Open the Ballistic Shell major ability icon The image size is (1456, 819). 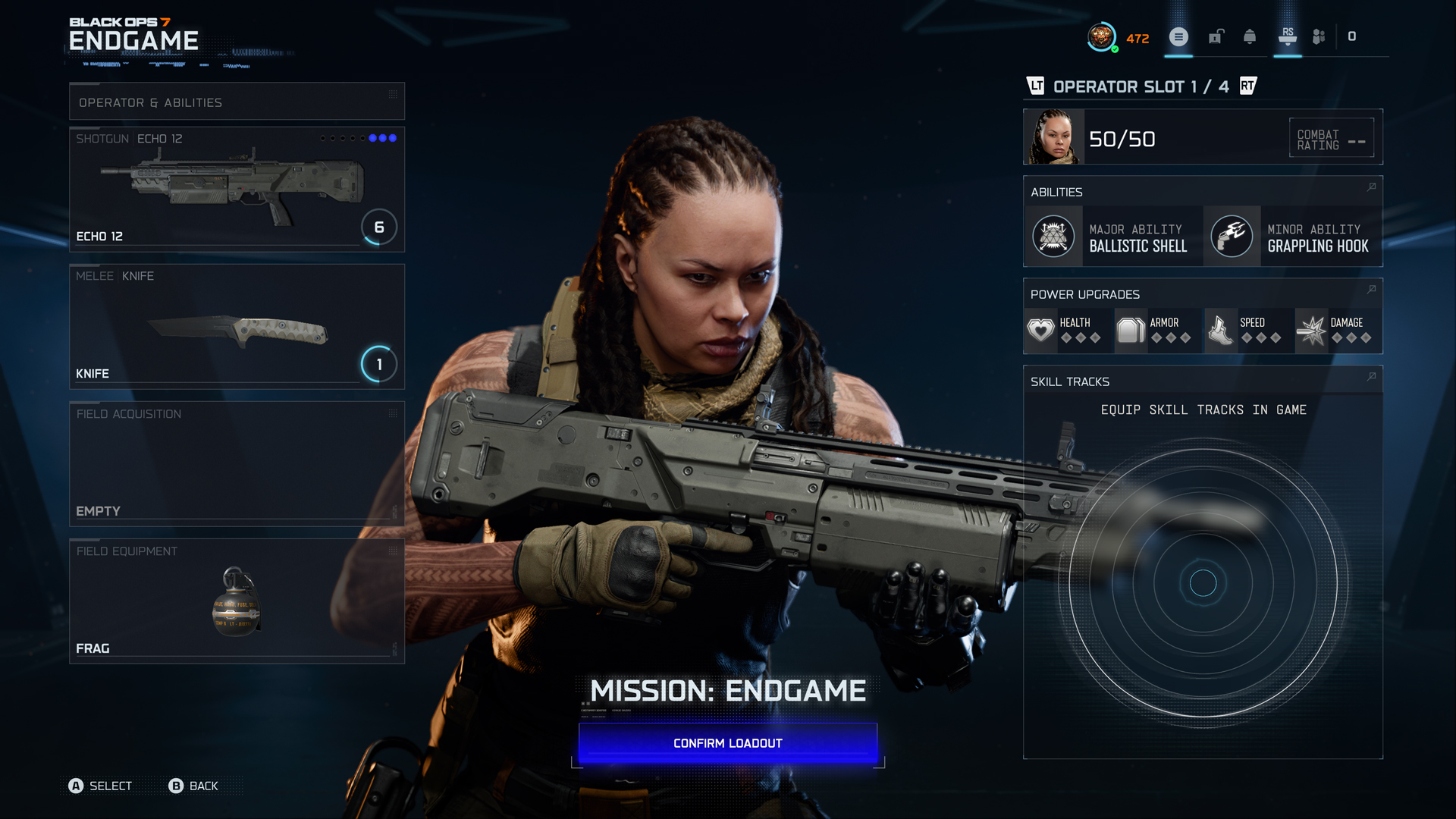point(1053,236)
